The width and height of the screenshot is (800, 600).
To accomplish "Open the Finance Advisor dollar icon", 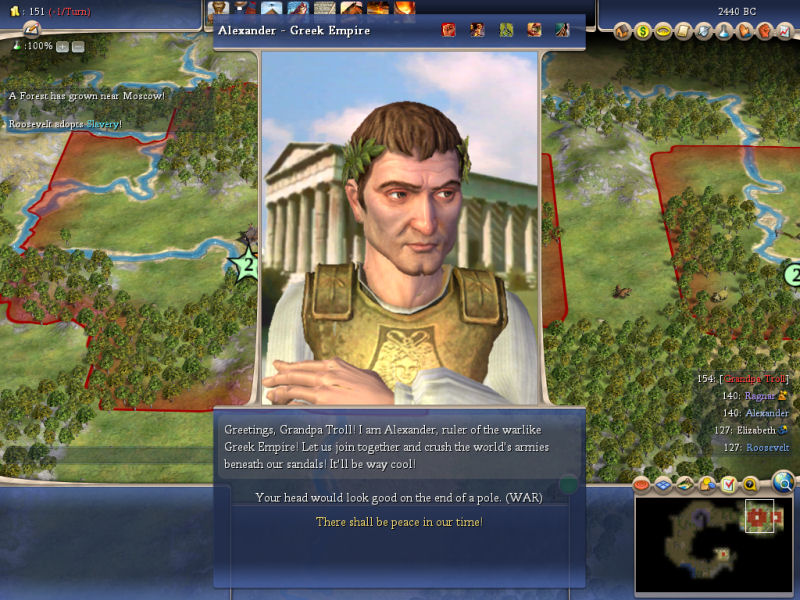I will (x=643, y=31).
